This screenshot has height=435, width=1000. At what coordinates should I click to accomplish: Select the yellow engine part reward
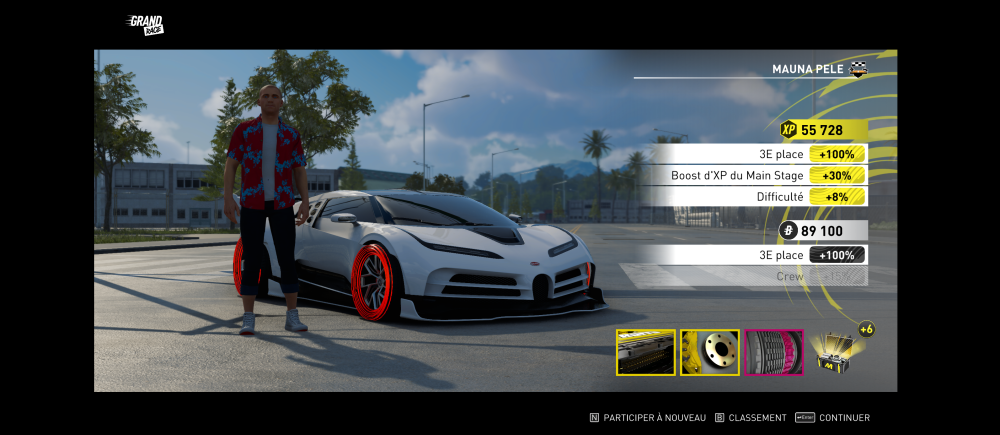point(645,352)
